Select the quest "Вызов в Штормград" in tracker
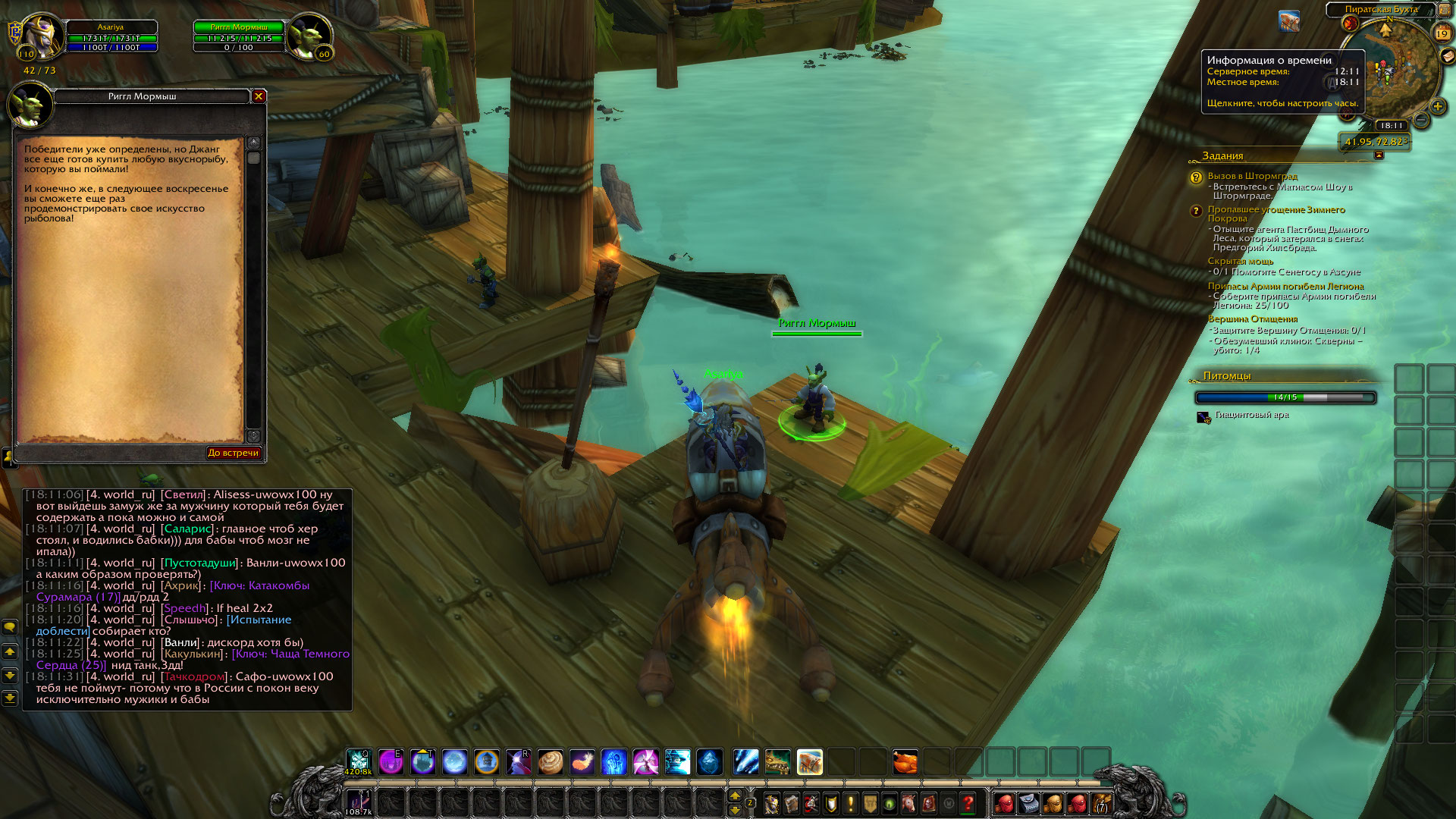Viewport: 1456px width, 819px height. click(1252, 176)
